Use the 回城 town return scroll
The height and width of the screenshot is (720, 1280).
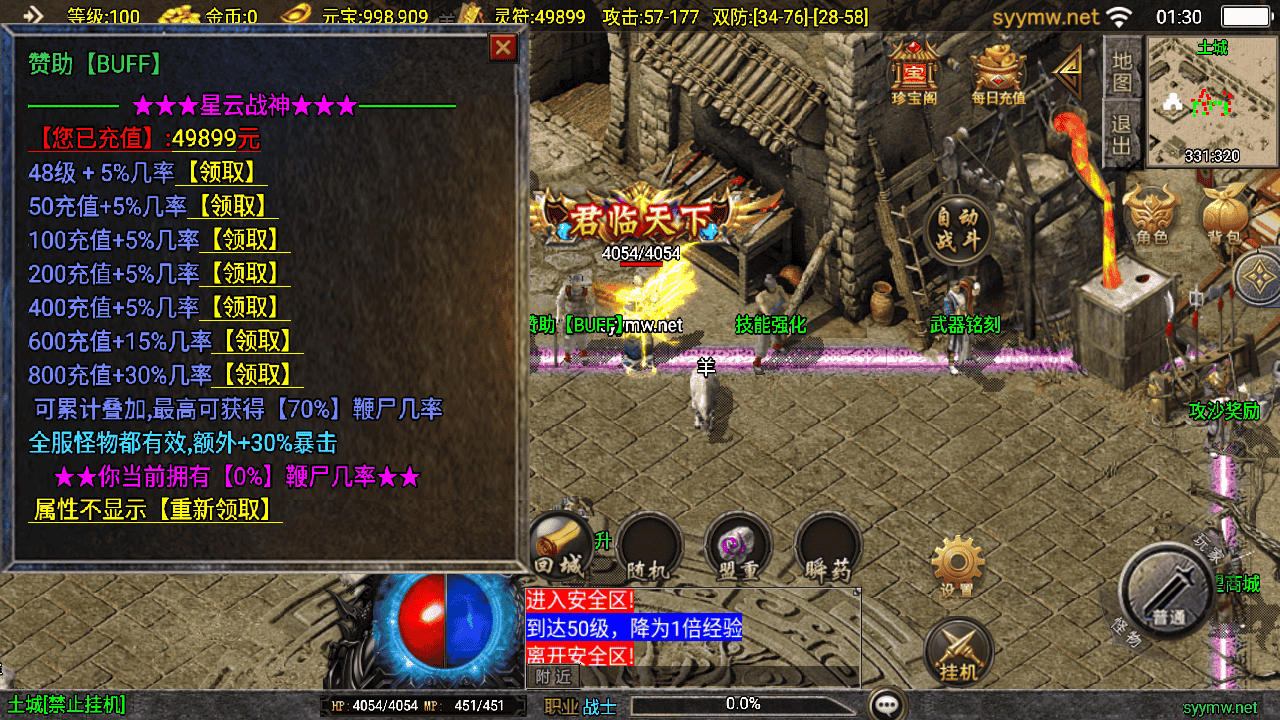pyautogui.click(x=561, y=548)
